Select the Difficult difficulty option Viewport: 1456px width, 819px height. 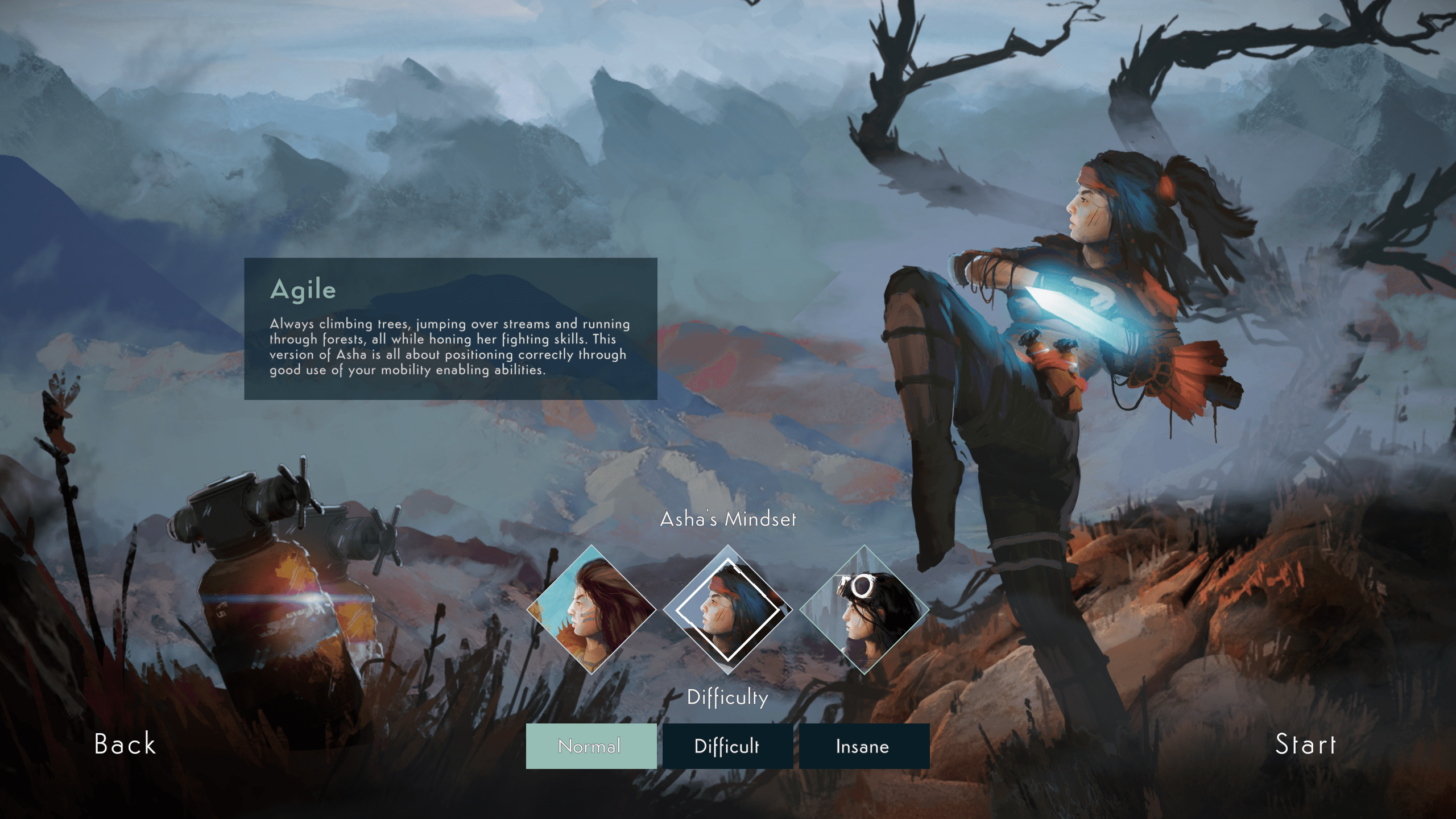coord(727,746)
